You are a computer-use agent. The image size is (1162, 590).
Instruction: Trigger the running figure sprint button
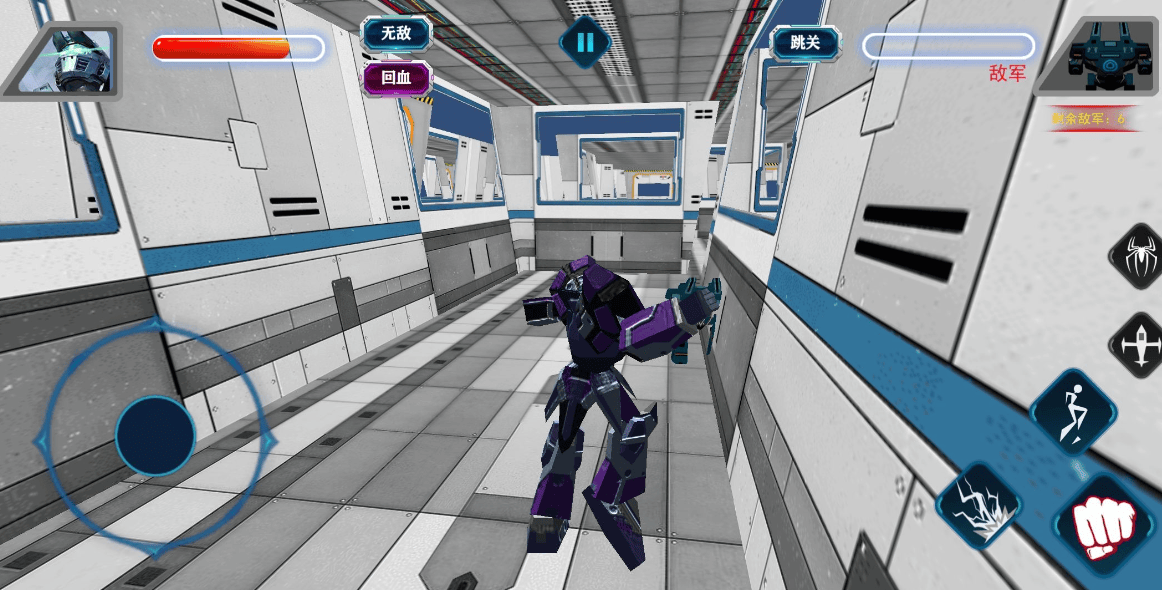pyautogui.click(x=1073, y=411)
